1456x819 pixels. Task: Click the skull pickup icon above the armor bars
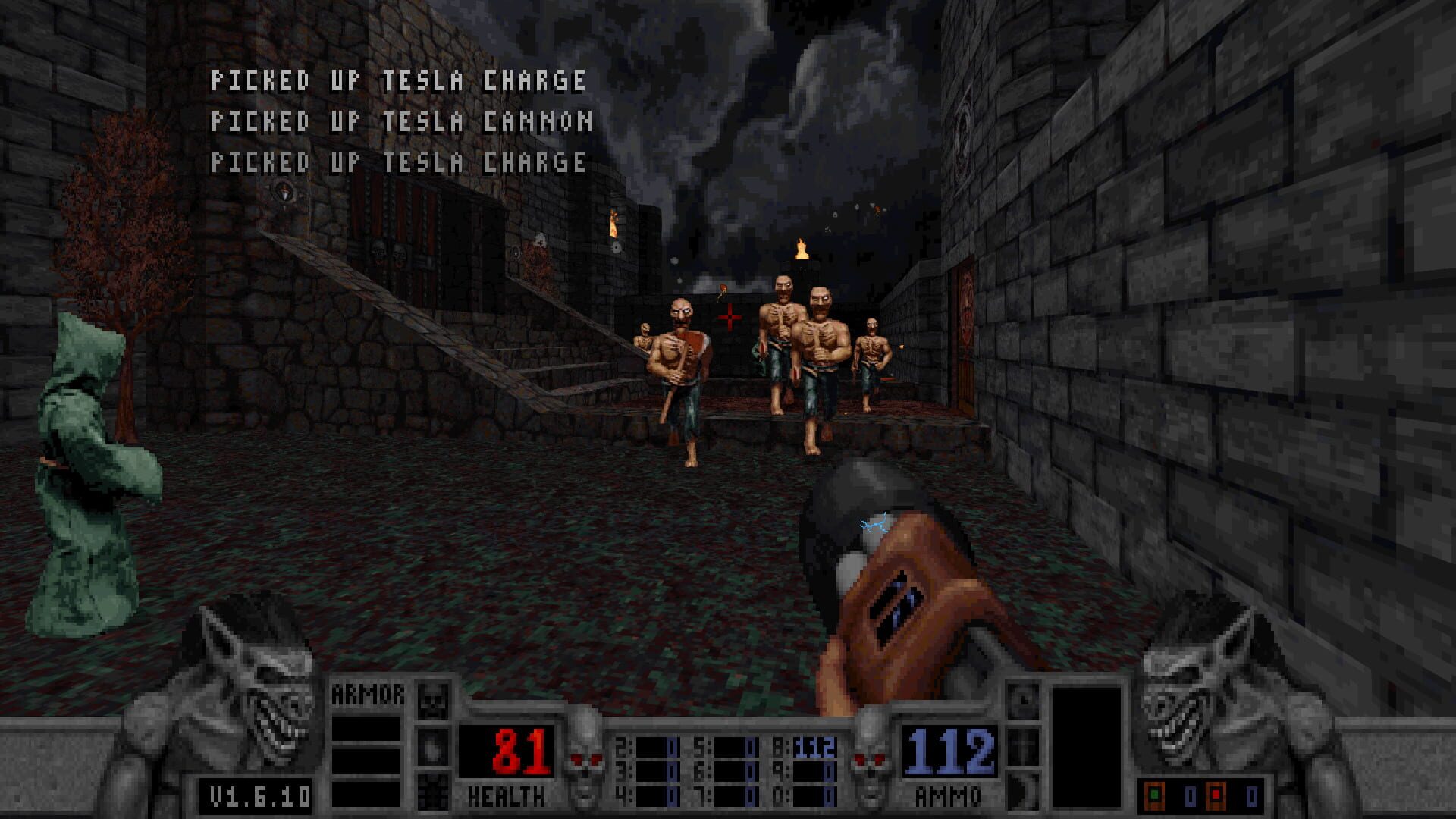point(434,700)
